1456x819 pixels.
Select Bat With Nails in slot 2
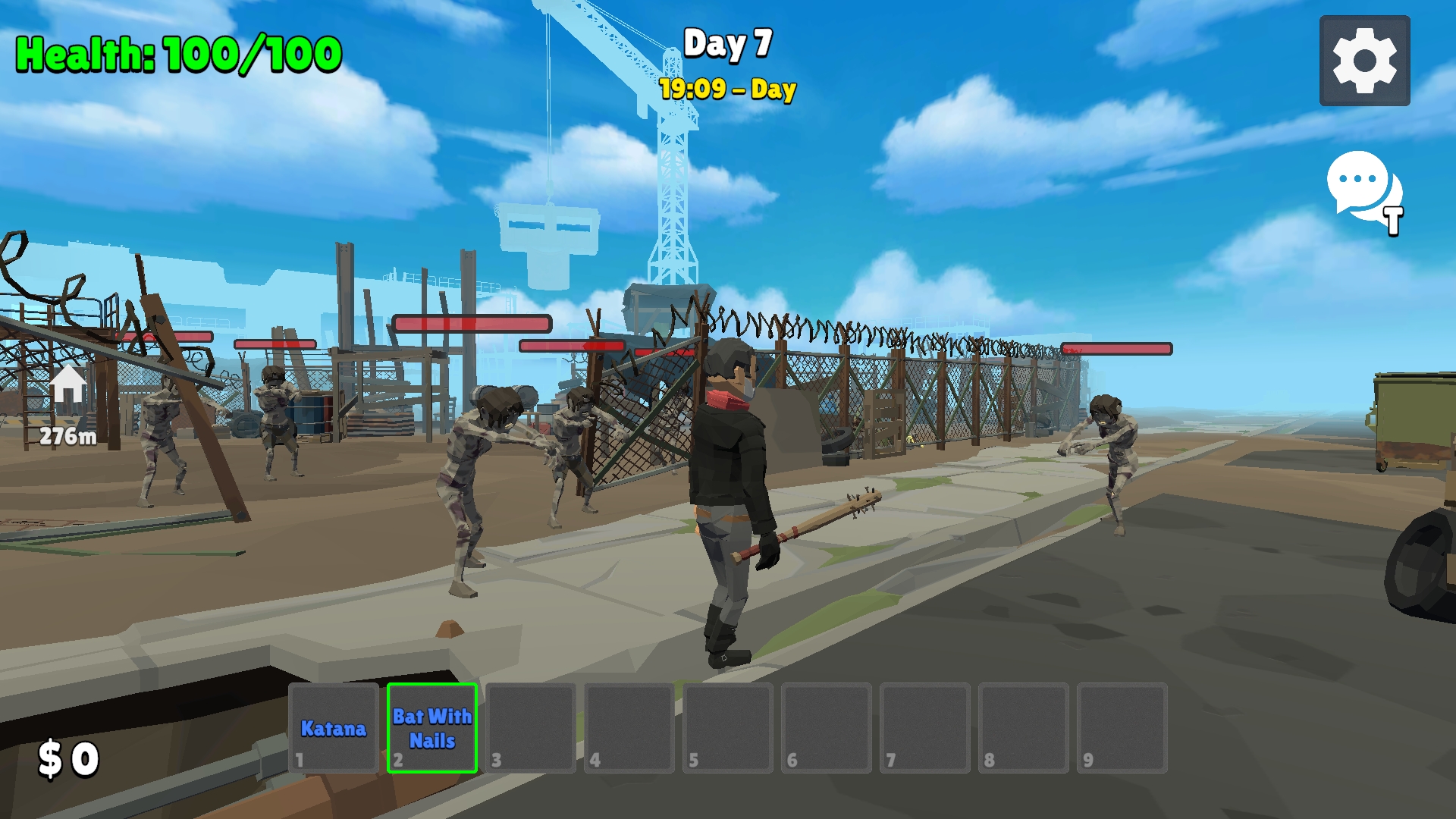[431, 726]
